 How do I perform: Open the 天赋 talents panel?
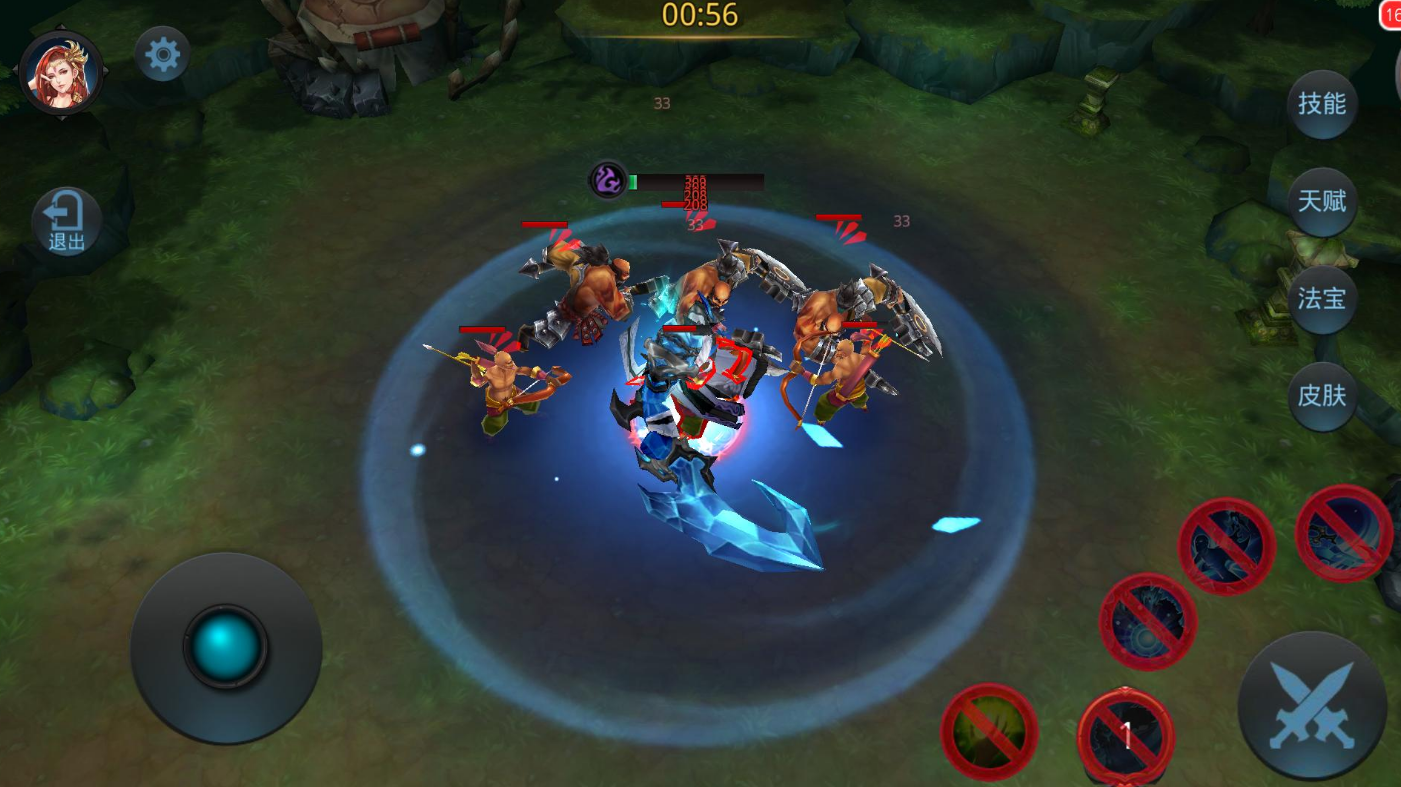coord(1321,201)
